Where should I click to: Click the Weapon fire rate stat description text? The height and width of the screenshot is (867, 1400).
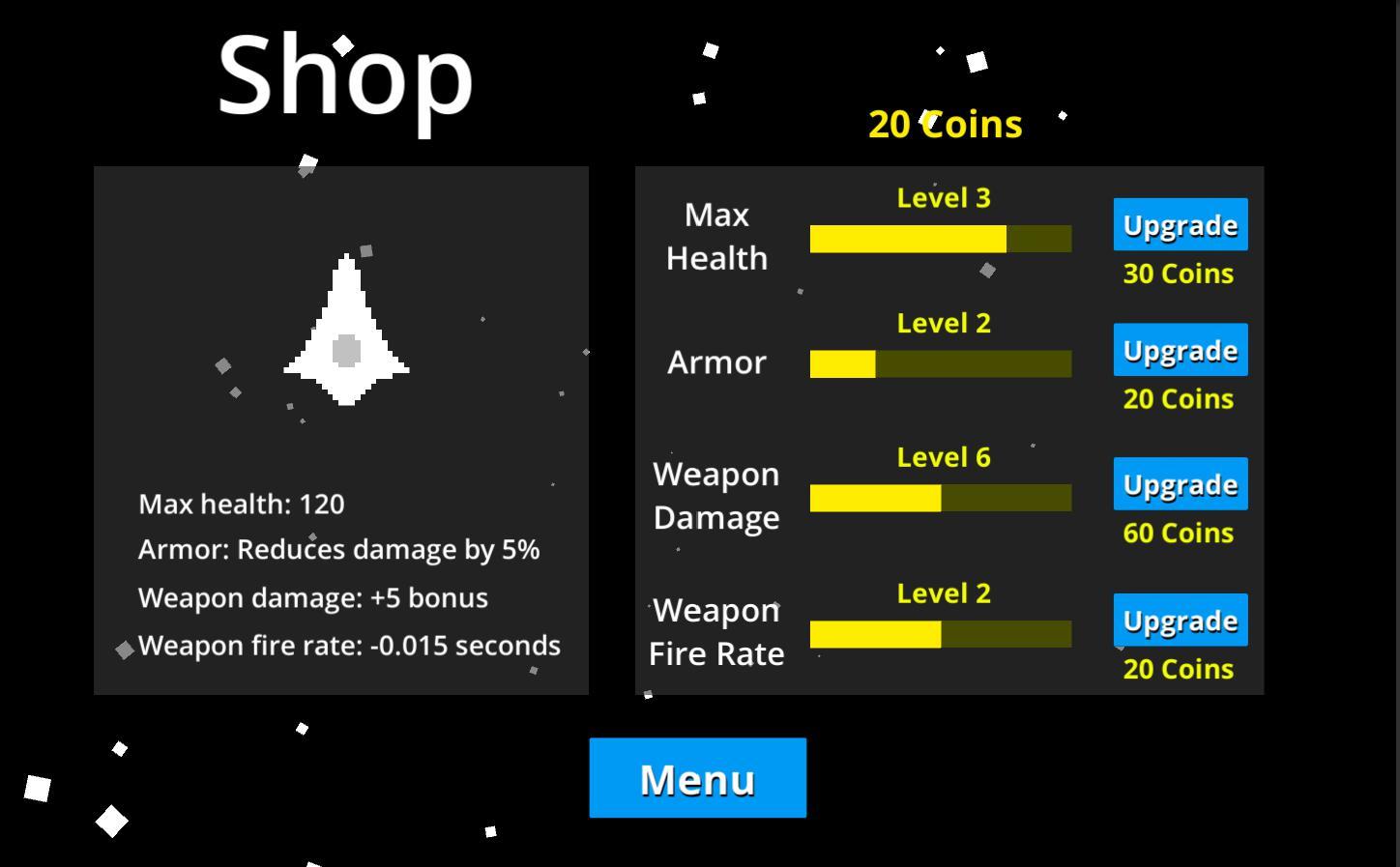point(349,646)
